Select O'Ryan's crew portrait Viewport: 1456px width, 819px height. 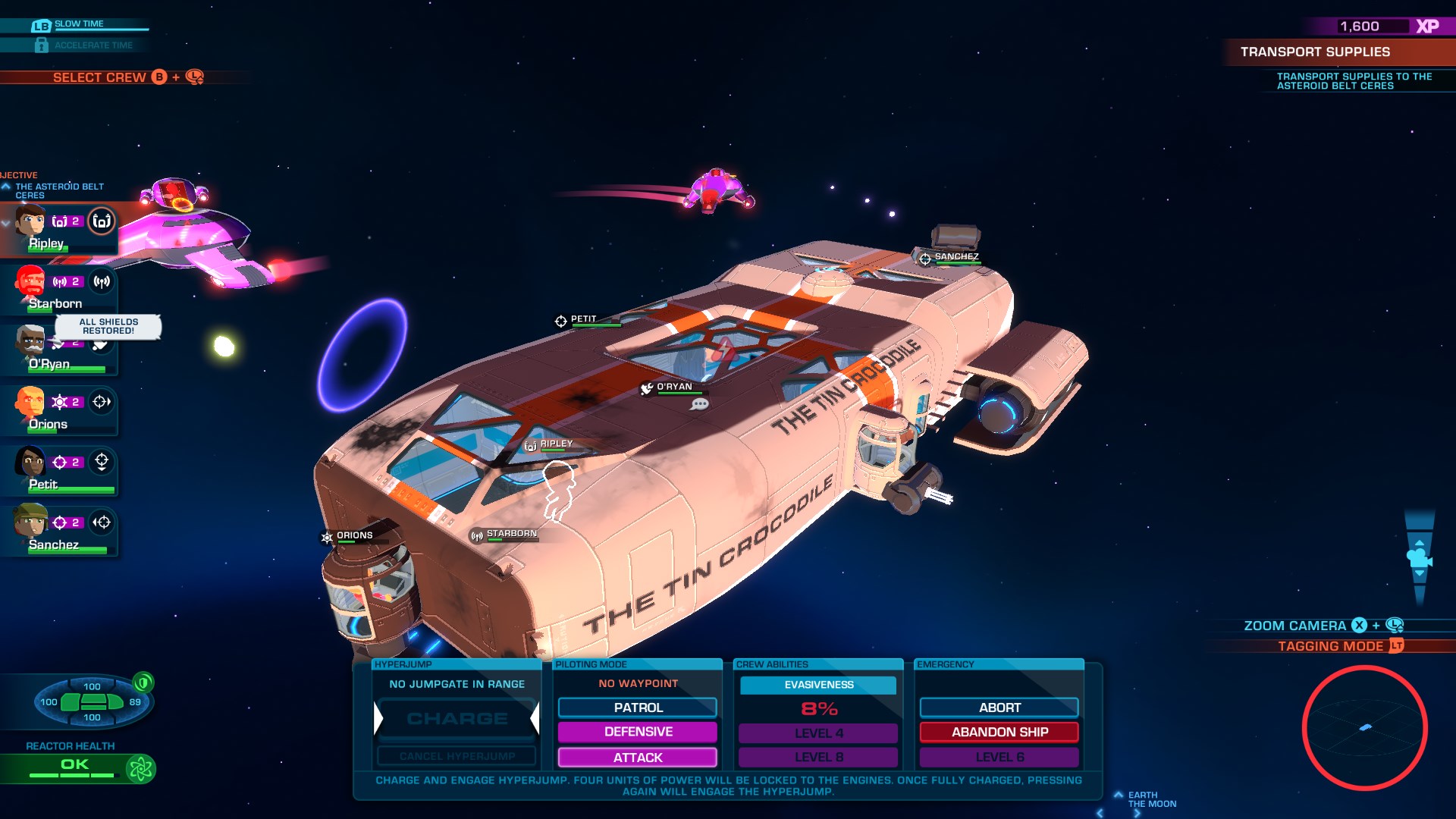(29, 343)
